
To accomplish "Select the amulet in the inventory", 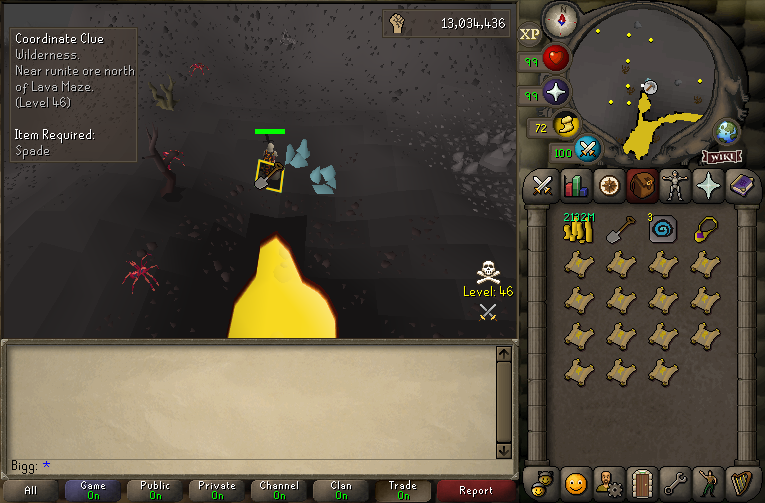I will tap(706, 230).
